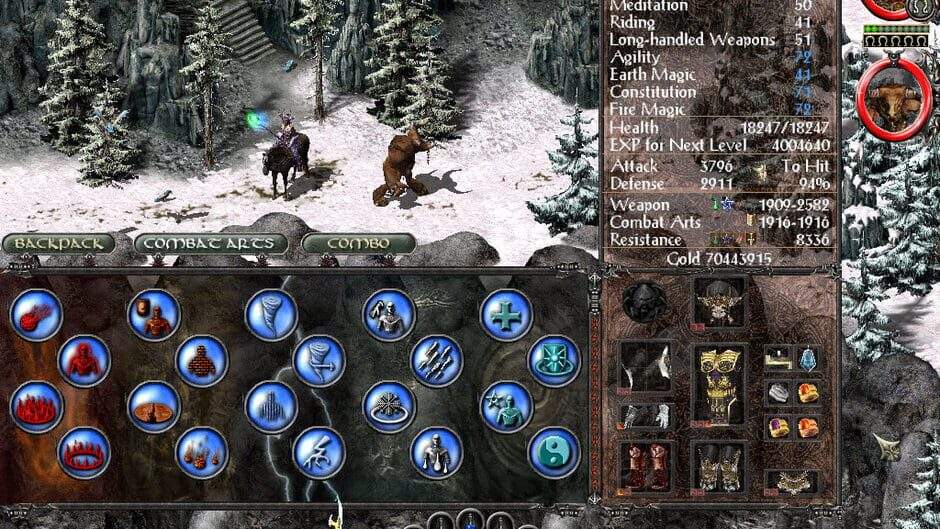This screenshot has width=940, height=529.
Task: Activate the ring of fire combat art
Action: [x=84, y=452]
